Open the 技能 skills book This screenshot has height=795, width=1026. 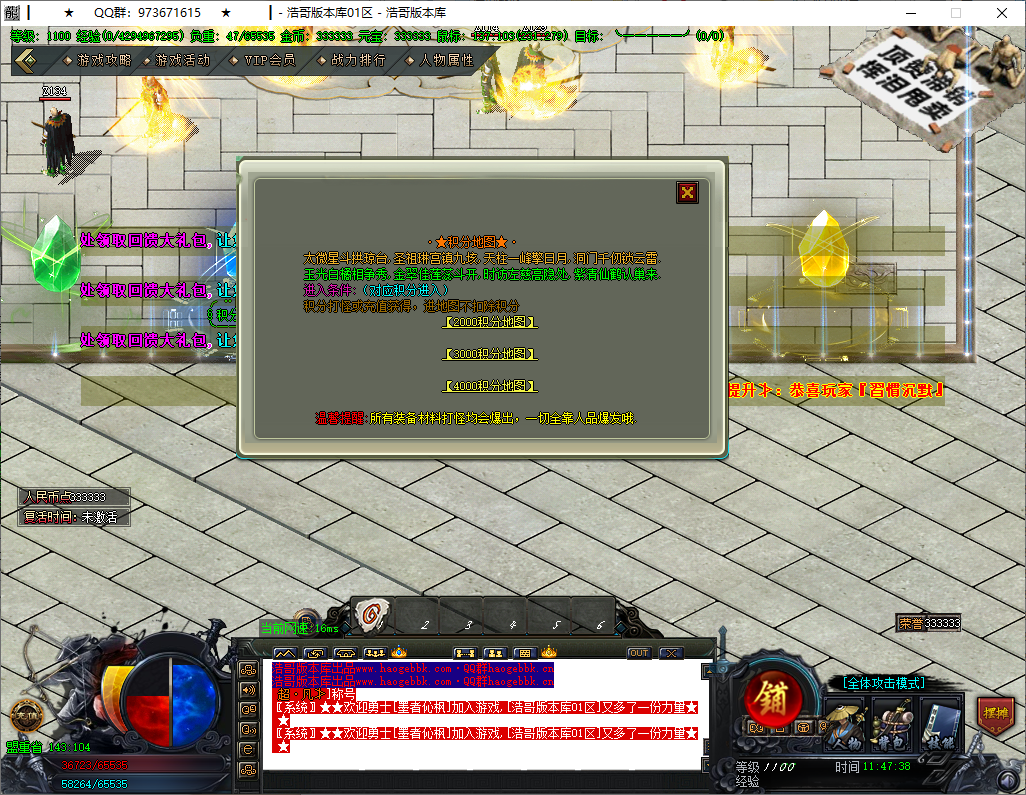(x=938, y=722)
